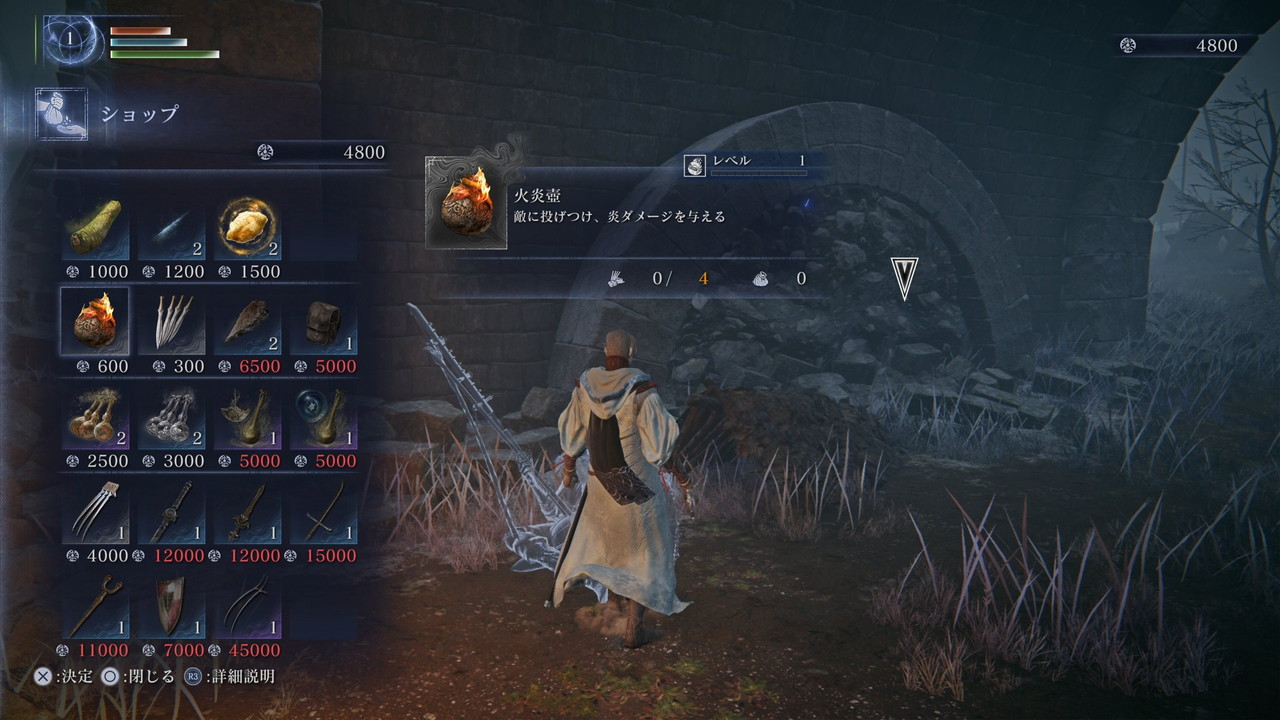Select the flask with axe emblem
The image size is (1280, 720).
(247, 417)
